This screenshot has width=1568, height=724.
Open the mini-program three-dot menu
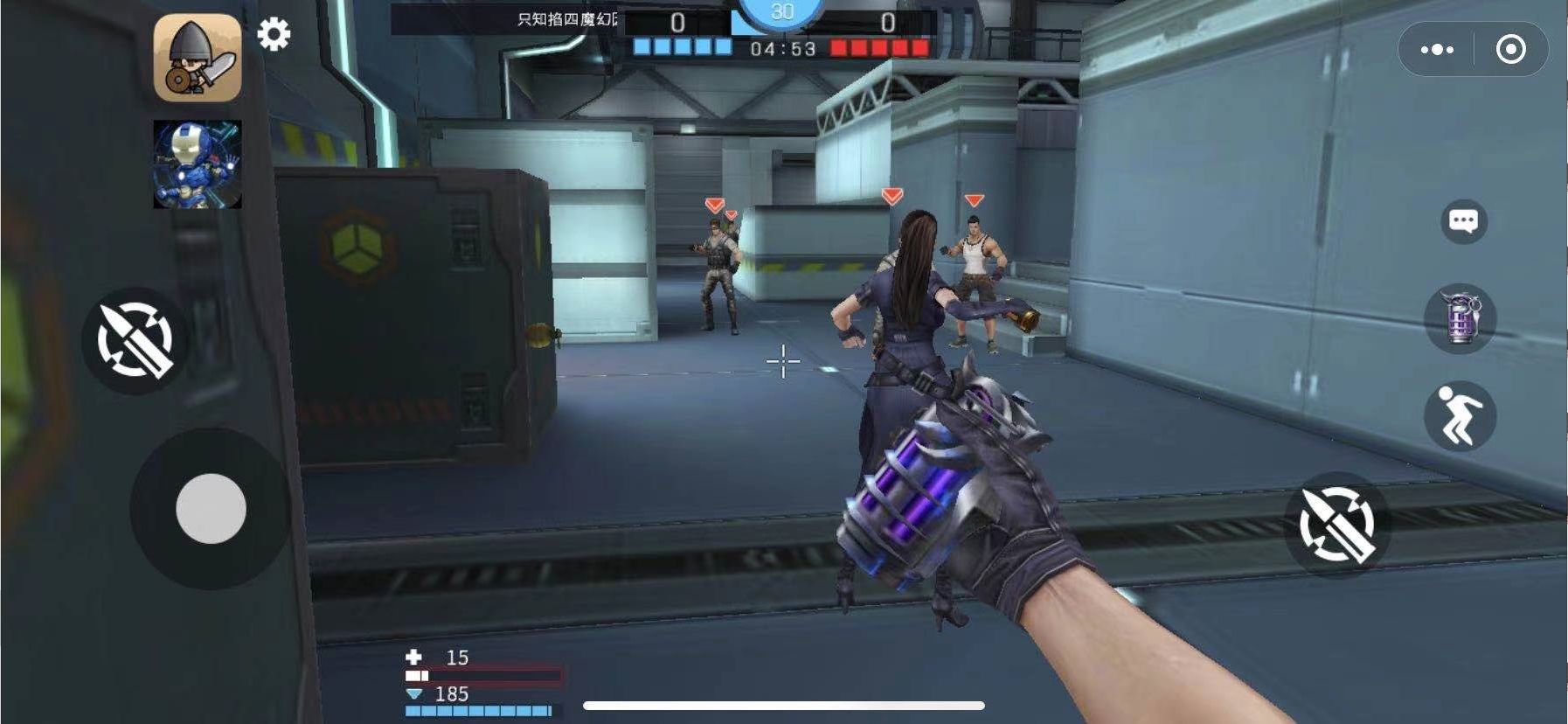pyautogui.click(x=1438, y=50)
